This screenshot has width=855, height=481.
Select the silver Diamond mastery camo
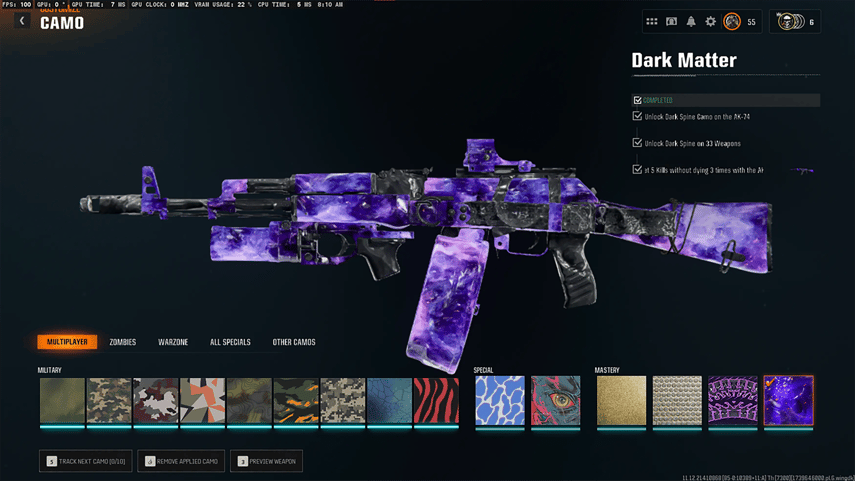click(x=677, y=400)
